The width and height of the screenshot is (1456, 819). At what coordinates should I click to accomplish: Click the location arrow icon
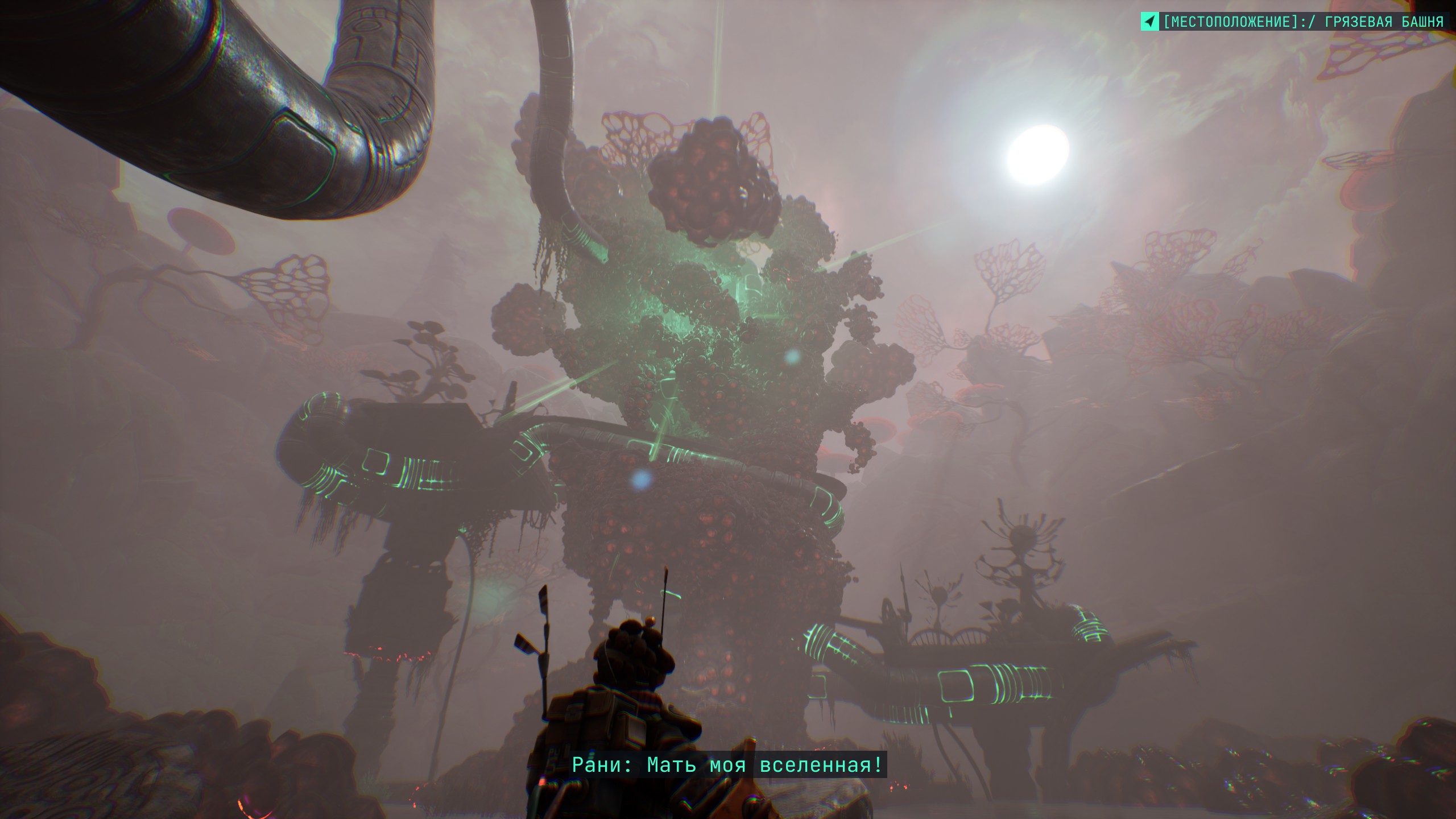click(x=1149, y=22)
